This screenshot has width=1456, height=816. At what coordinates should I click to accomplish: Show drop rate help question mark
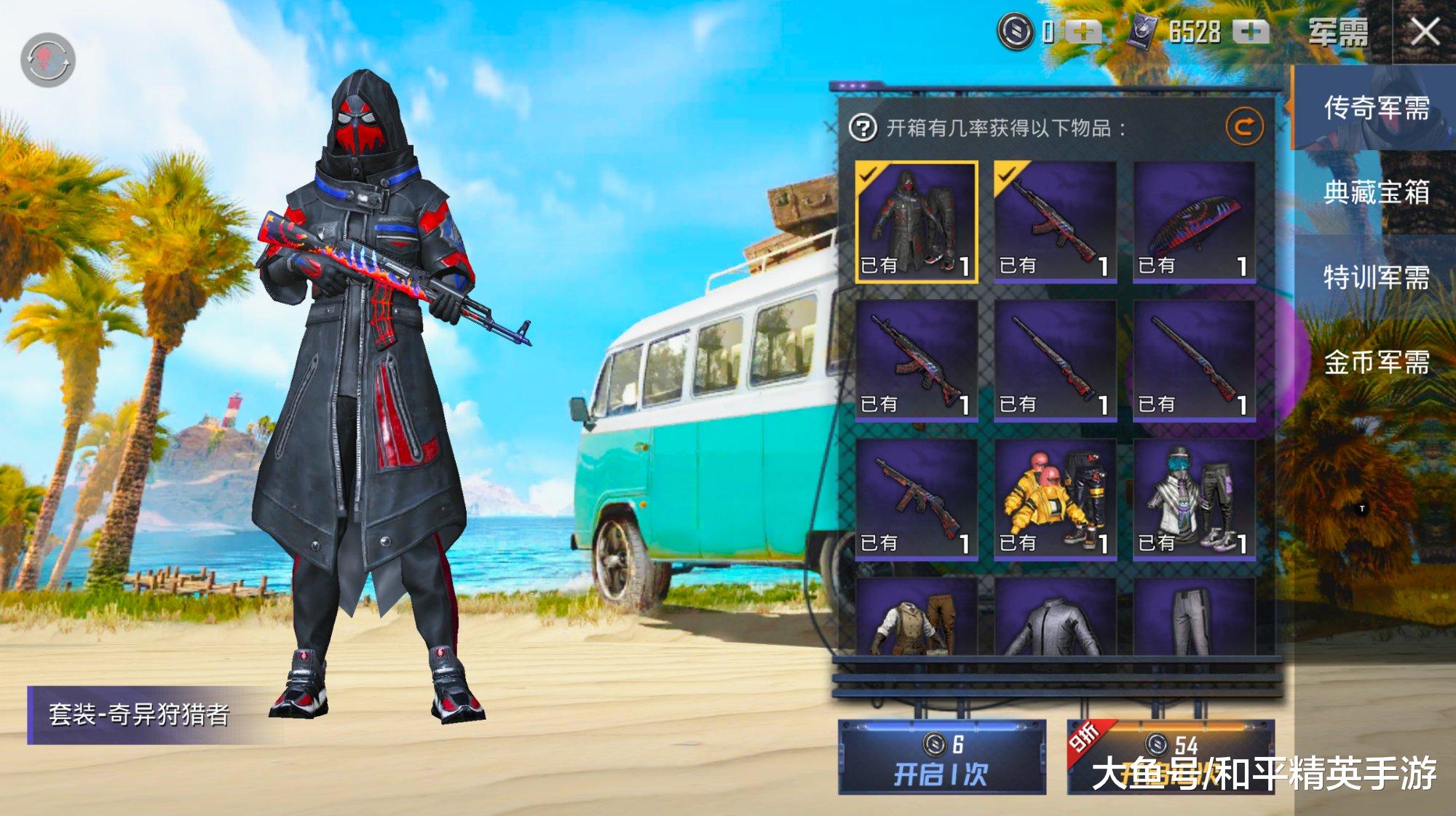[x=863, y=128]
